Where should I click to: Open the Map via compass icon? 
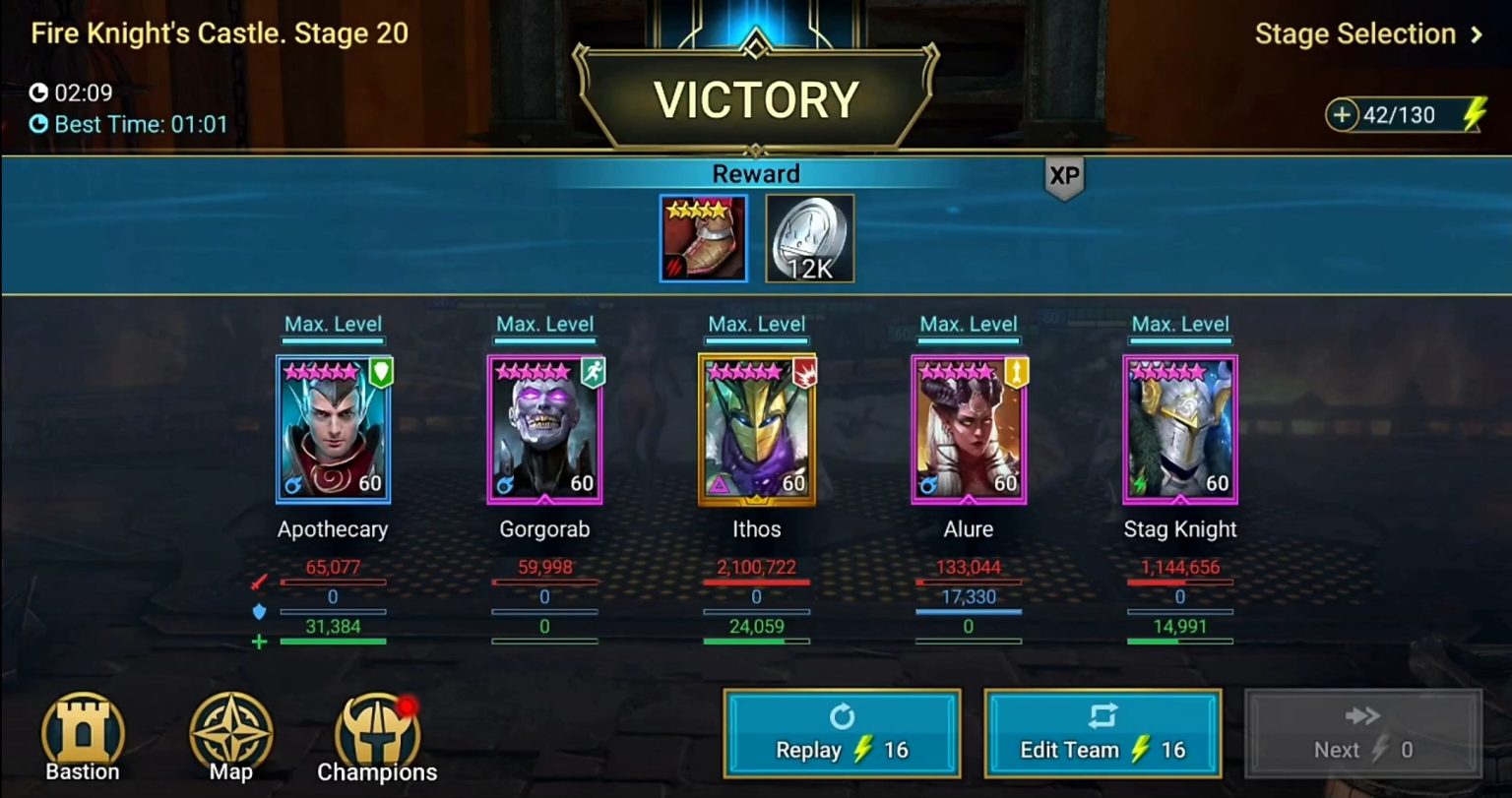(x=230, y=730)
